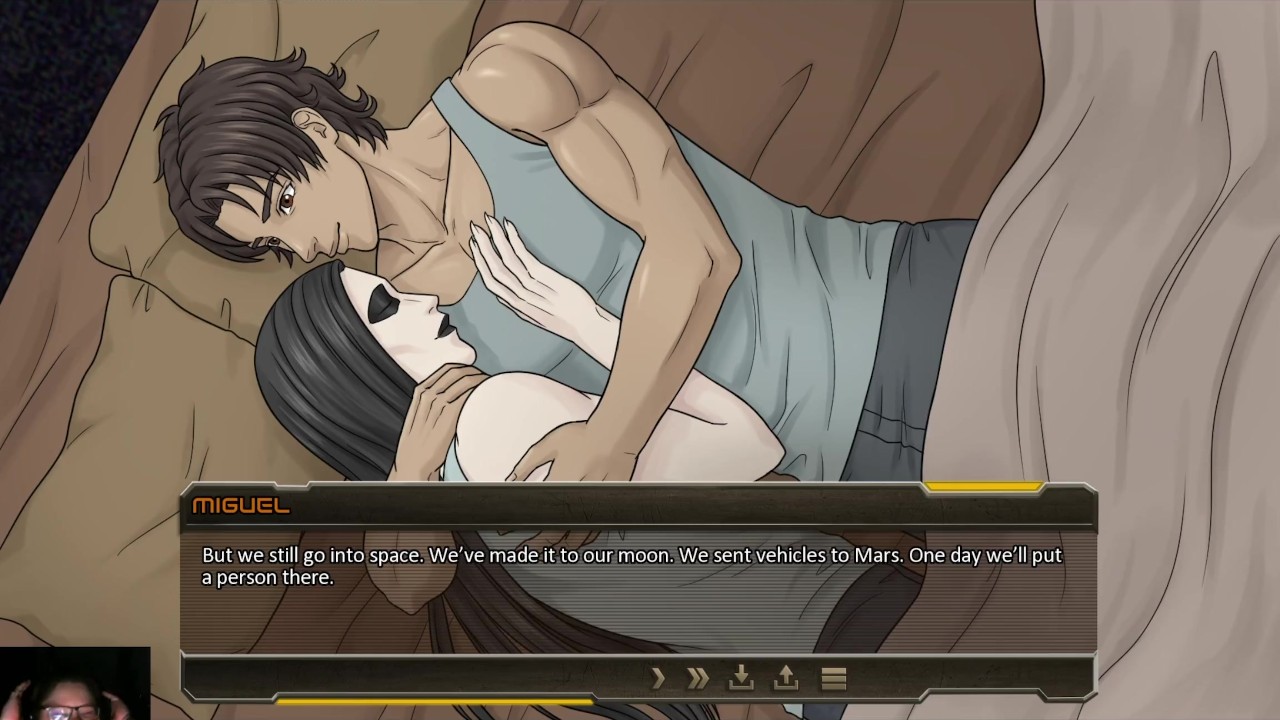This screenshot has width=1280, height=720.
Task: Open the three-bar game menu icon
Action: pos(834,679)
